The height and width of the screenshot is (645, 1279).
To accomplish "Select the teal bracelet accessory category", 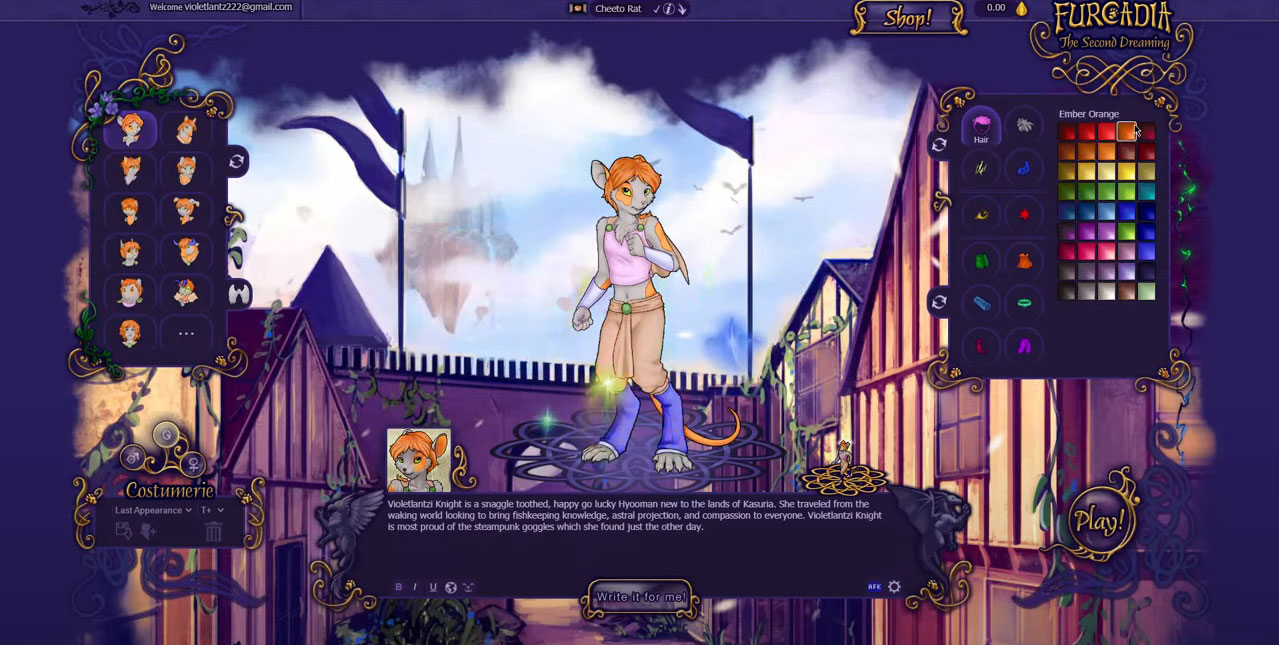I will coord(1024,302).
